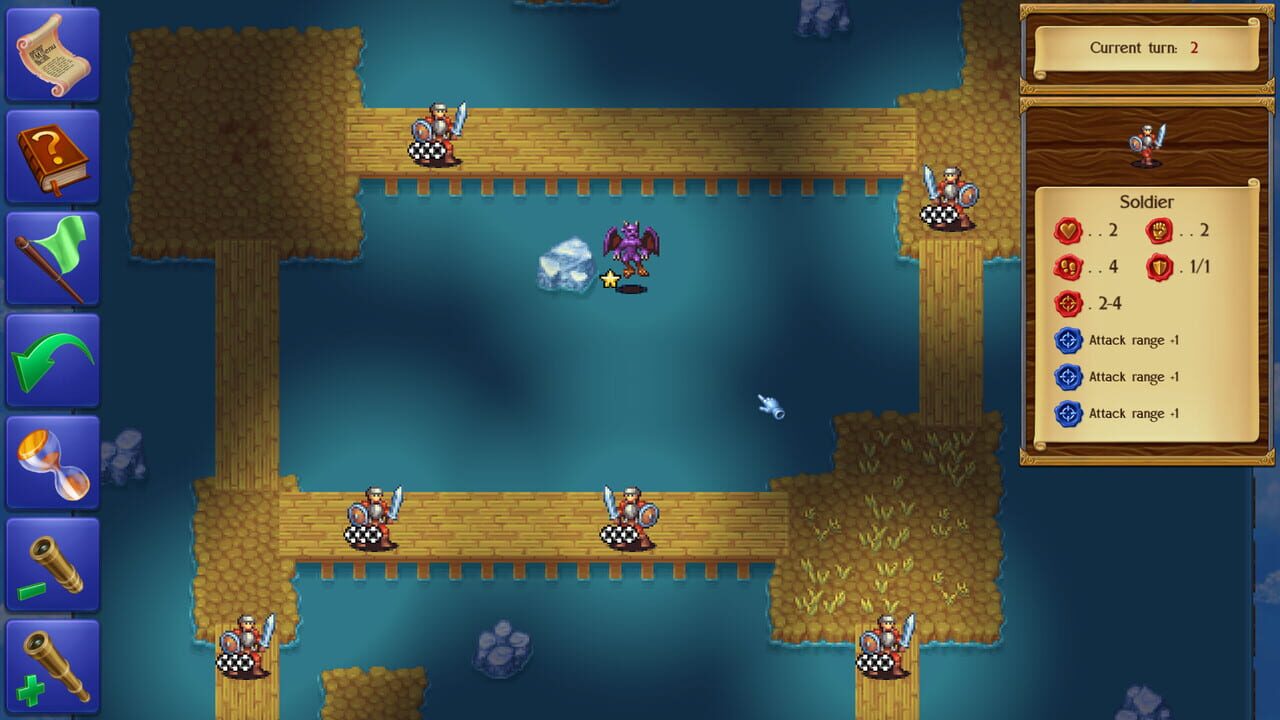This screenshot has width=1280, height=720.
Task: Select the third Attack range +1 perk
Action: pos(1069,413)
